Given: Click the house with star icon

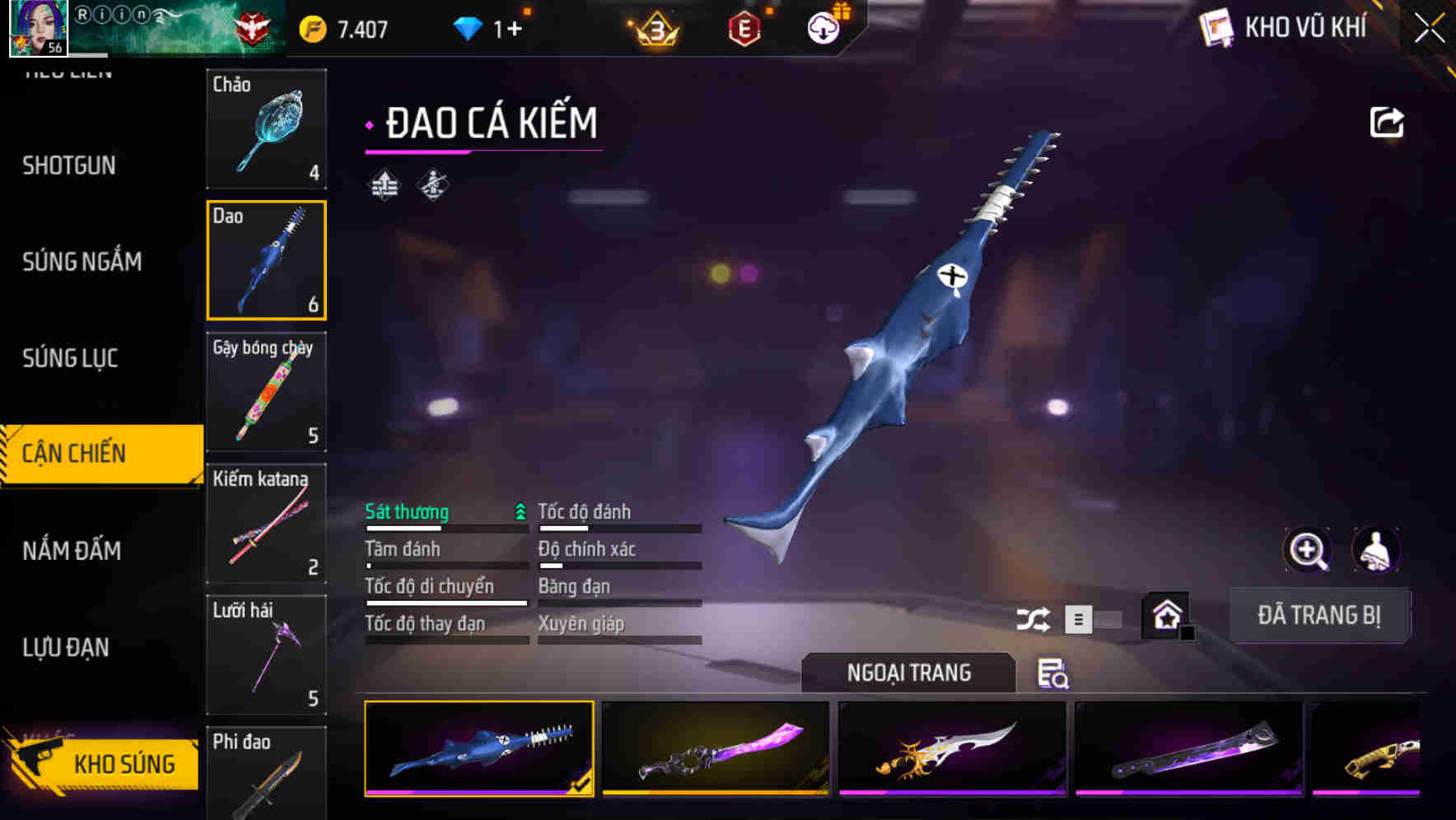Looking at the screenshot, I should 1165,616.
